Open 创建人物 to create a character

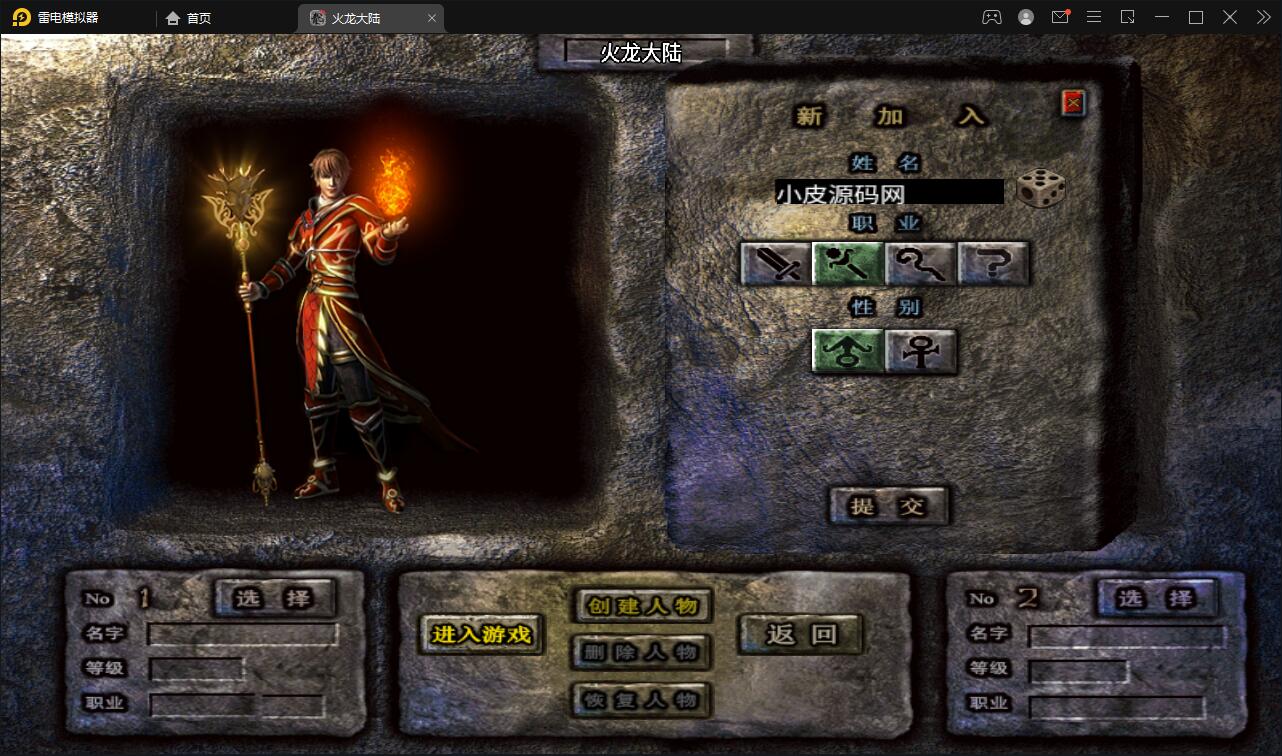(642, 605)
